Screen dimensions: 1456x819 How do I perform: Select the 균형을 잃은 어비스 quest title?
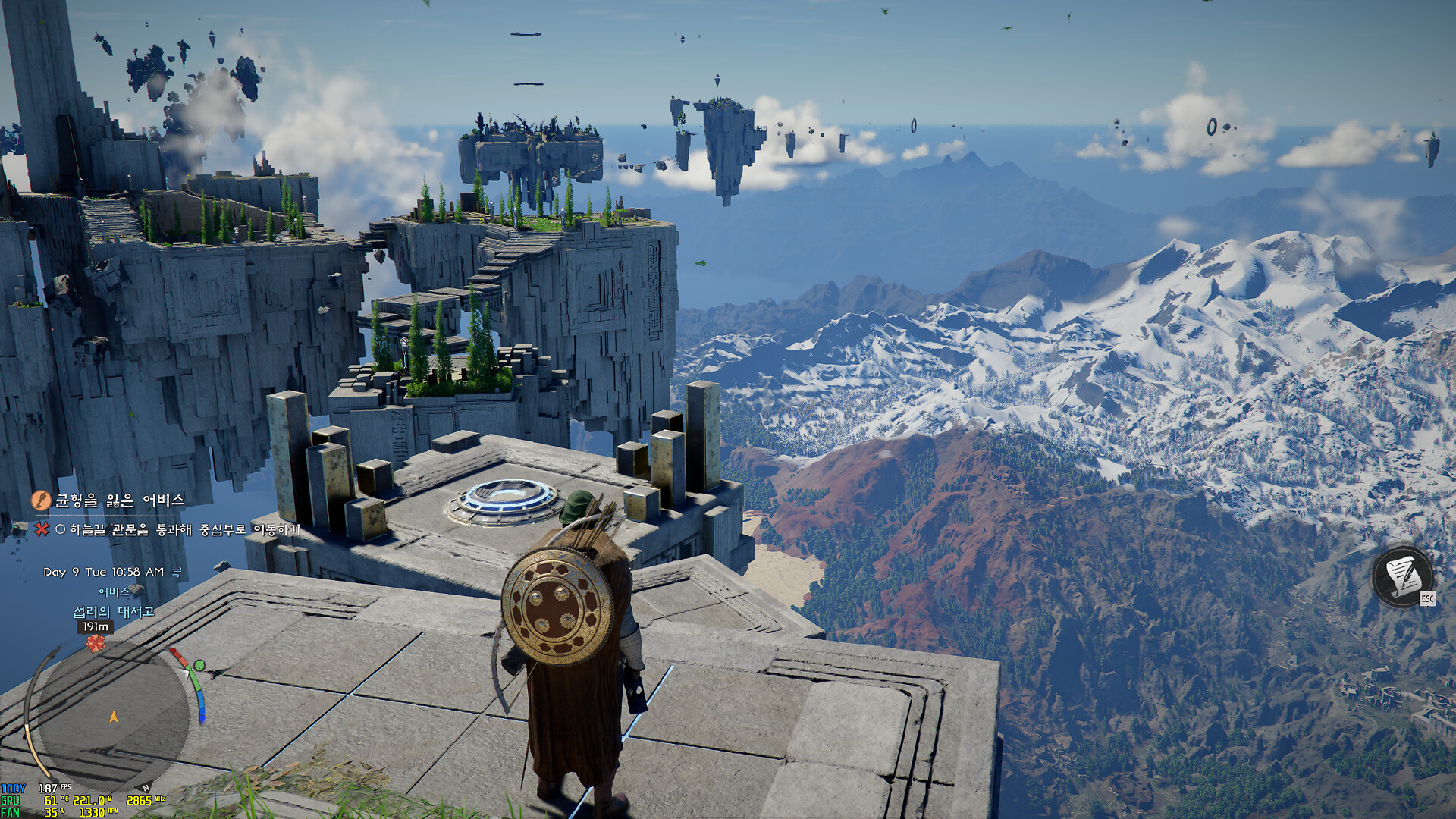[120, 500]
